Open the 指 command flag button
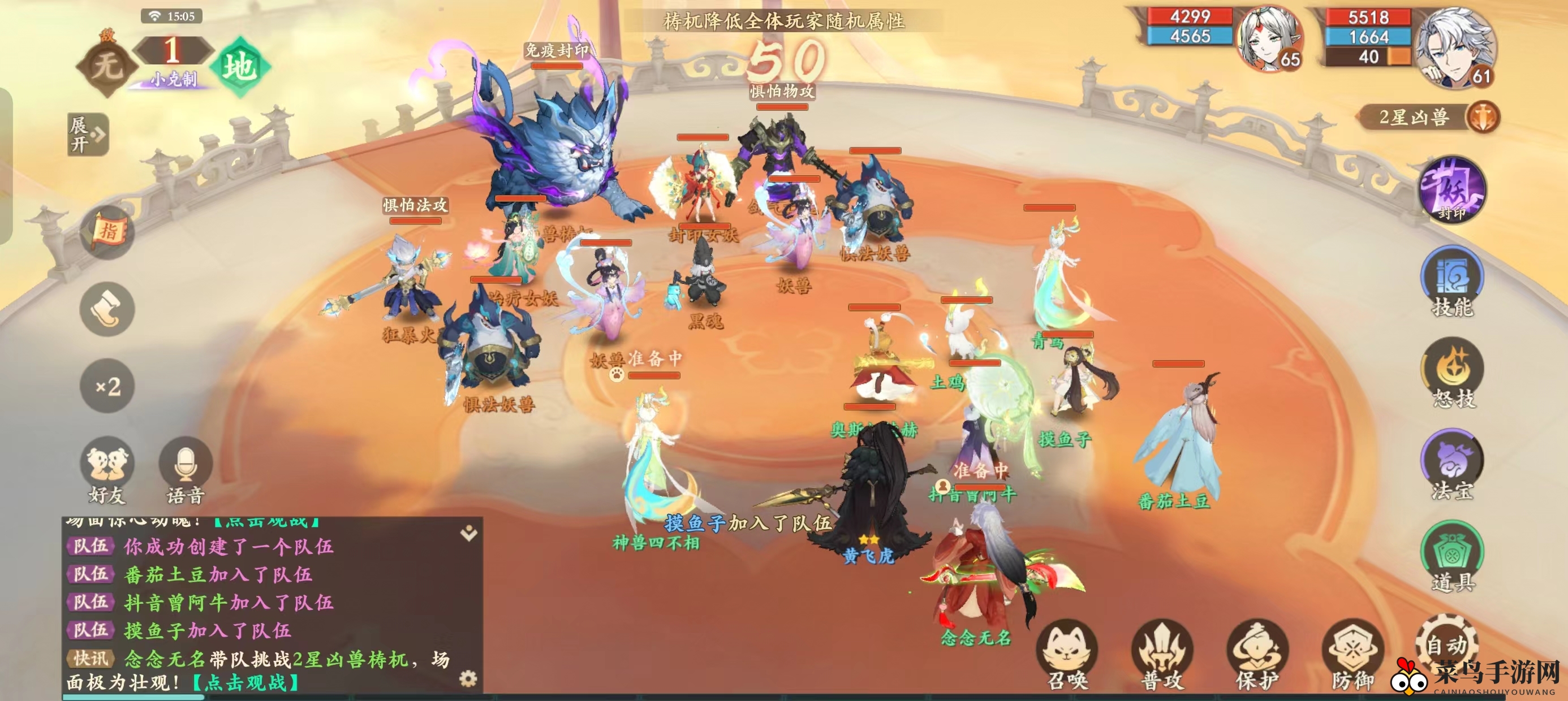Viewport: 1568px width, 701px height. [x=107, y=232]
